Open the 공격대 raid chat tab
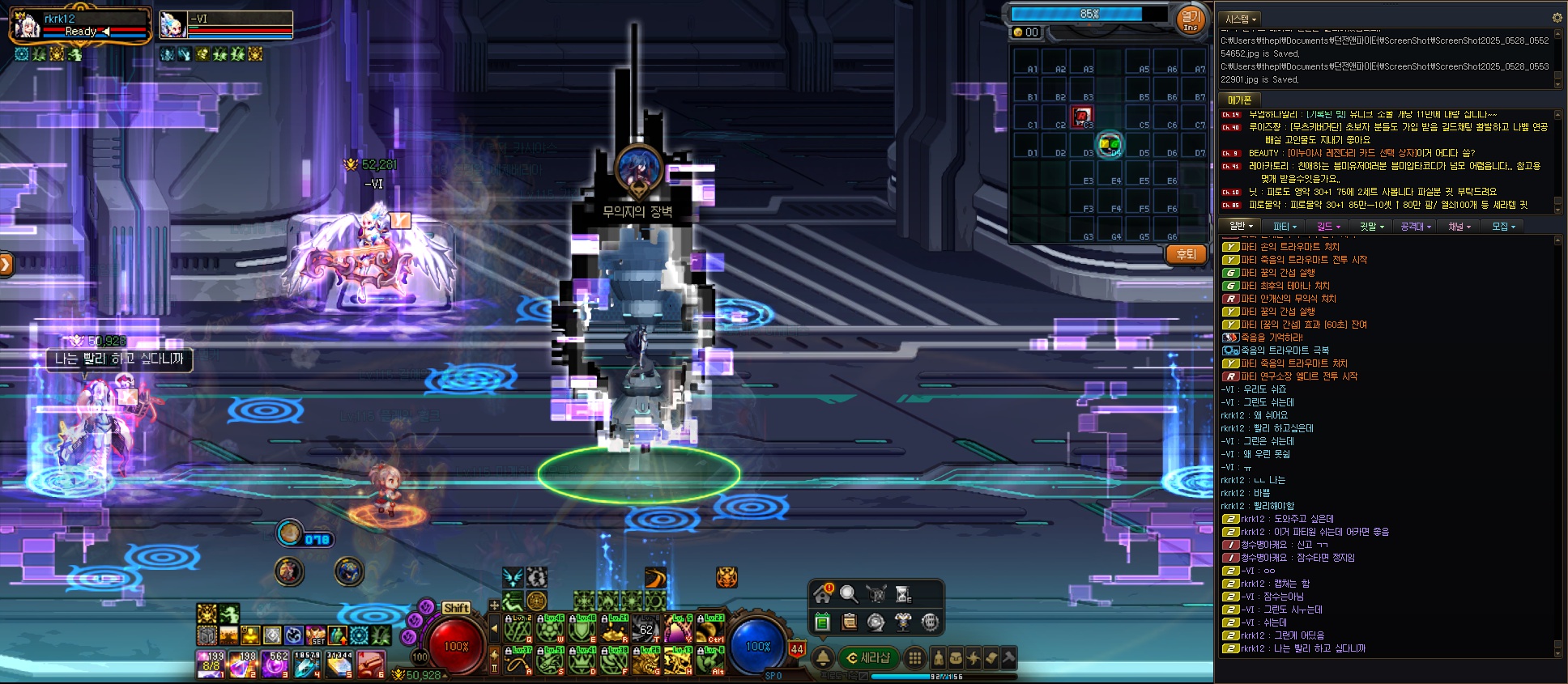This screenshot has width=1568, height=684. [1416, 227]
